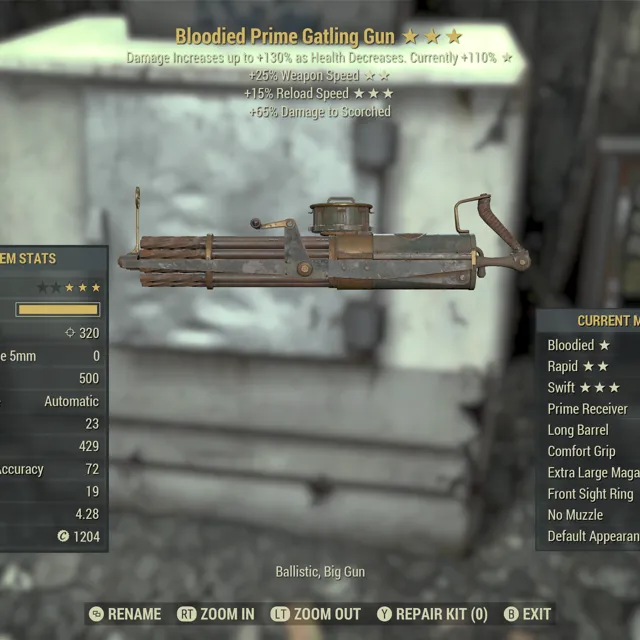Screen dimensions: 640x640
Task: Use the REPAIR KIT (0) option
Action: (432, 614)
